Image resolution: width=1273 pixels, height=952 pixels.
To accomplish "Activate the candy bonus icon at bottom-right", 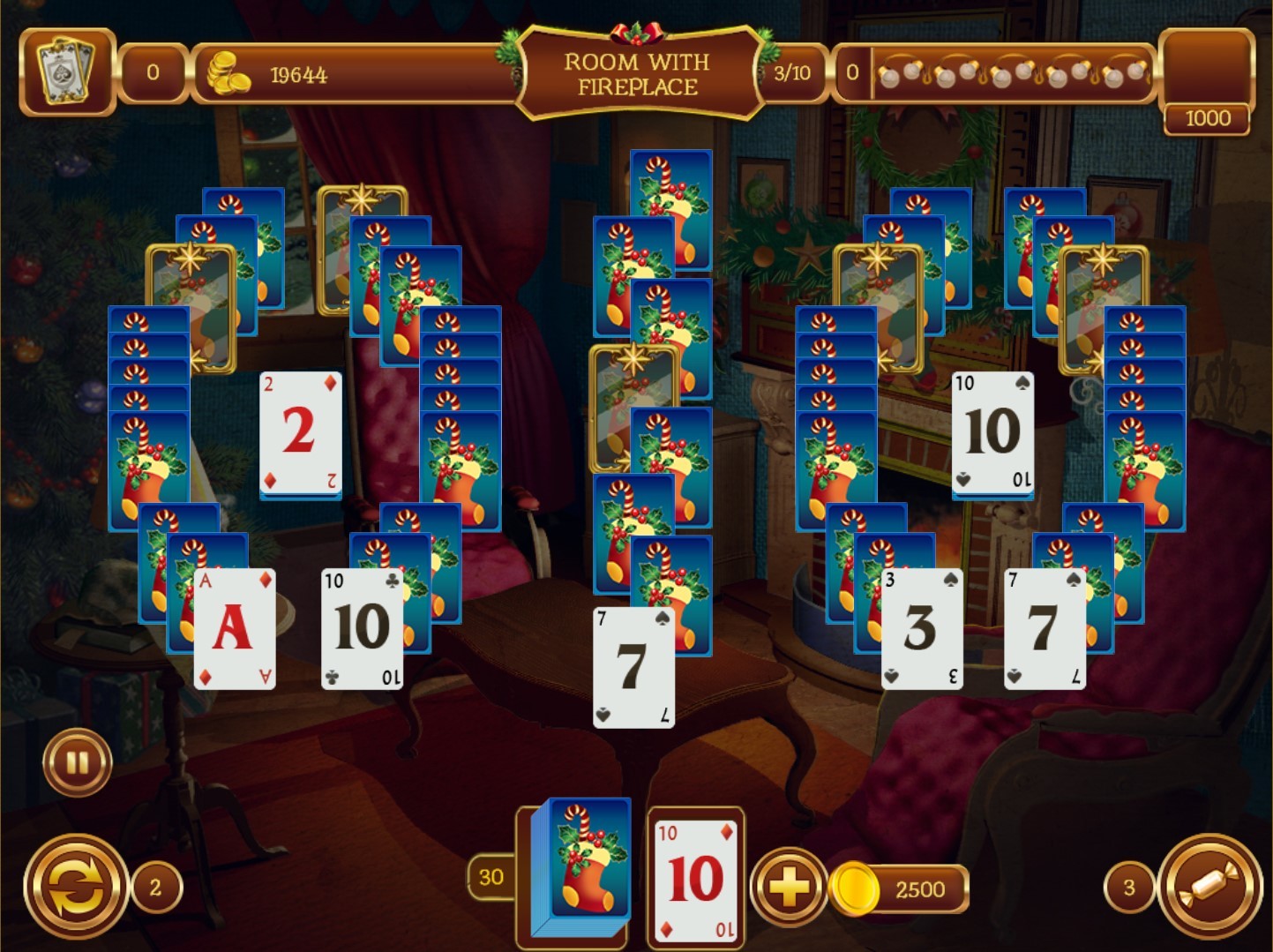I will coord(1209,886).
